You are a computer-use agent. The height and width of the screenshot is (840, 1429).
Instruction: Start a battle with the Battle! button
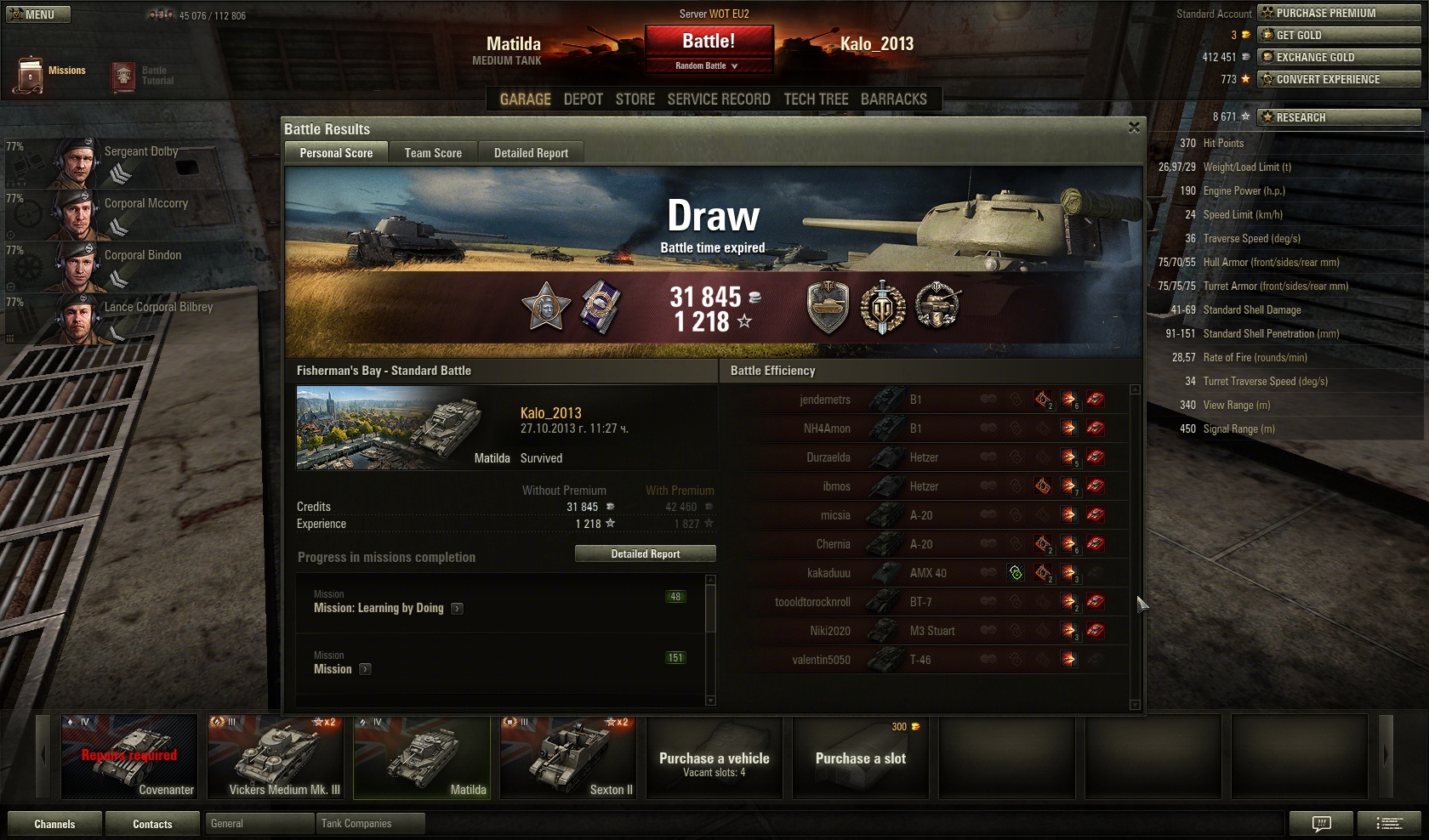click(709, 41)
